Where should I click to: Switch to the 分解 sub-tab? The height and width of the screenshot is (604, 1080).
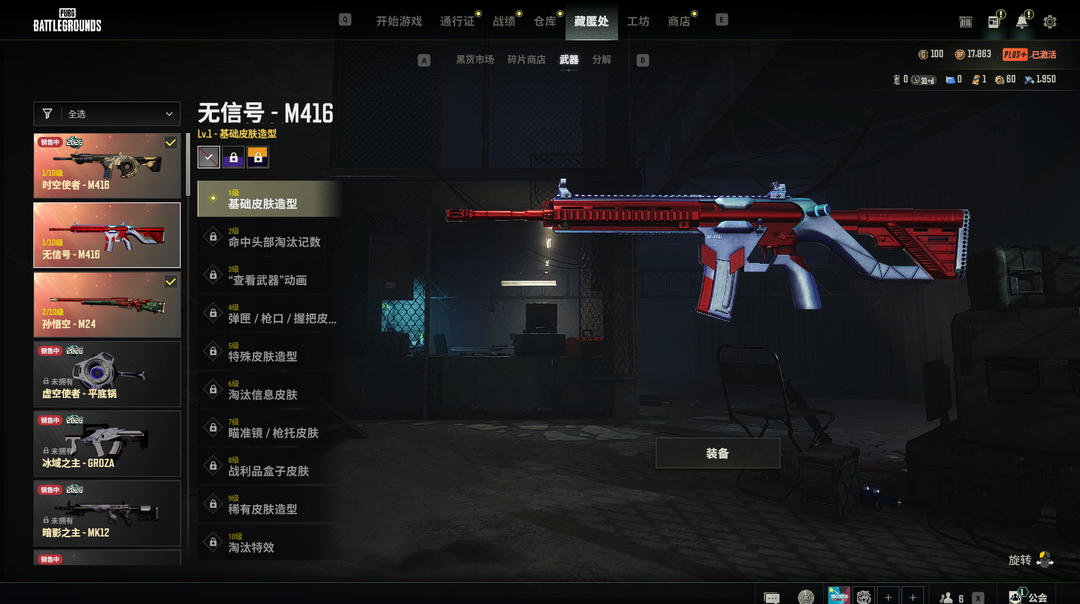pos(601,60)
